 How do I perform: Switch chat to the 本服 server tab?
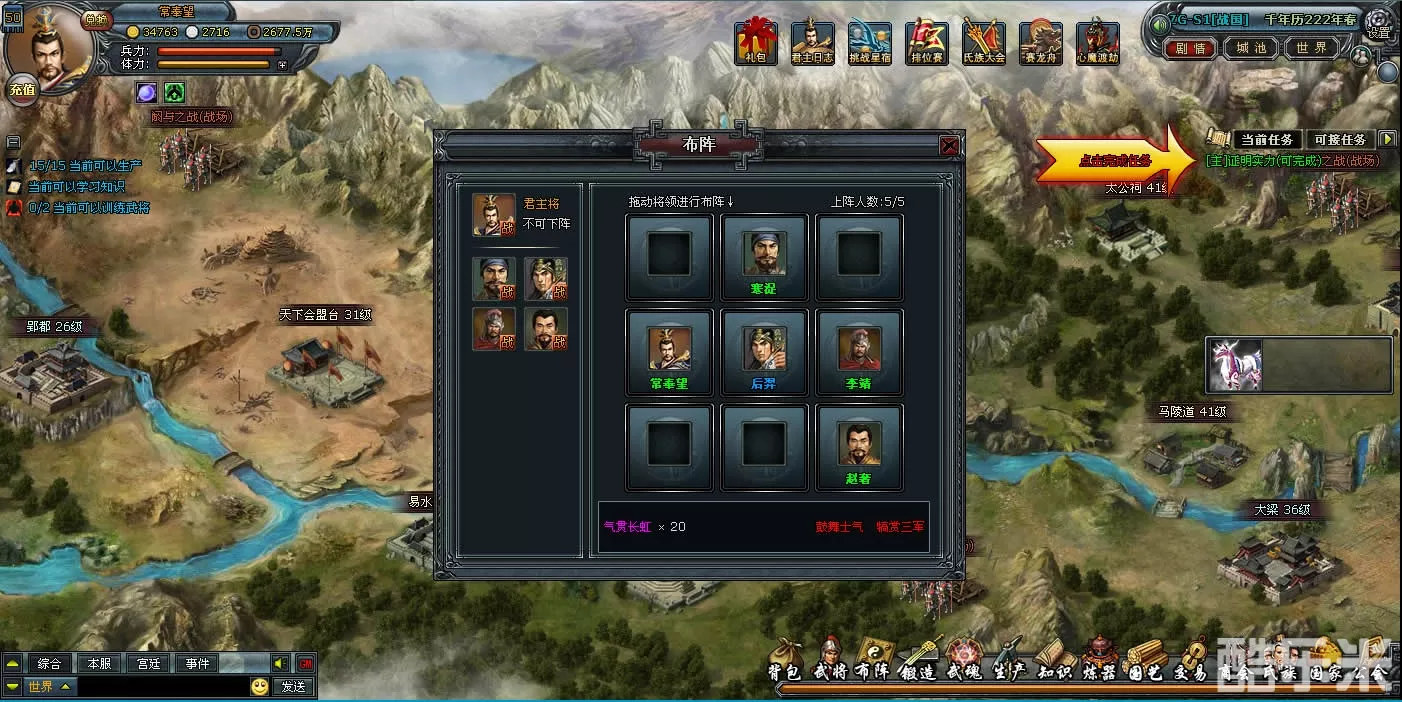[x=100, y=663]
